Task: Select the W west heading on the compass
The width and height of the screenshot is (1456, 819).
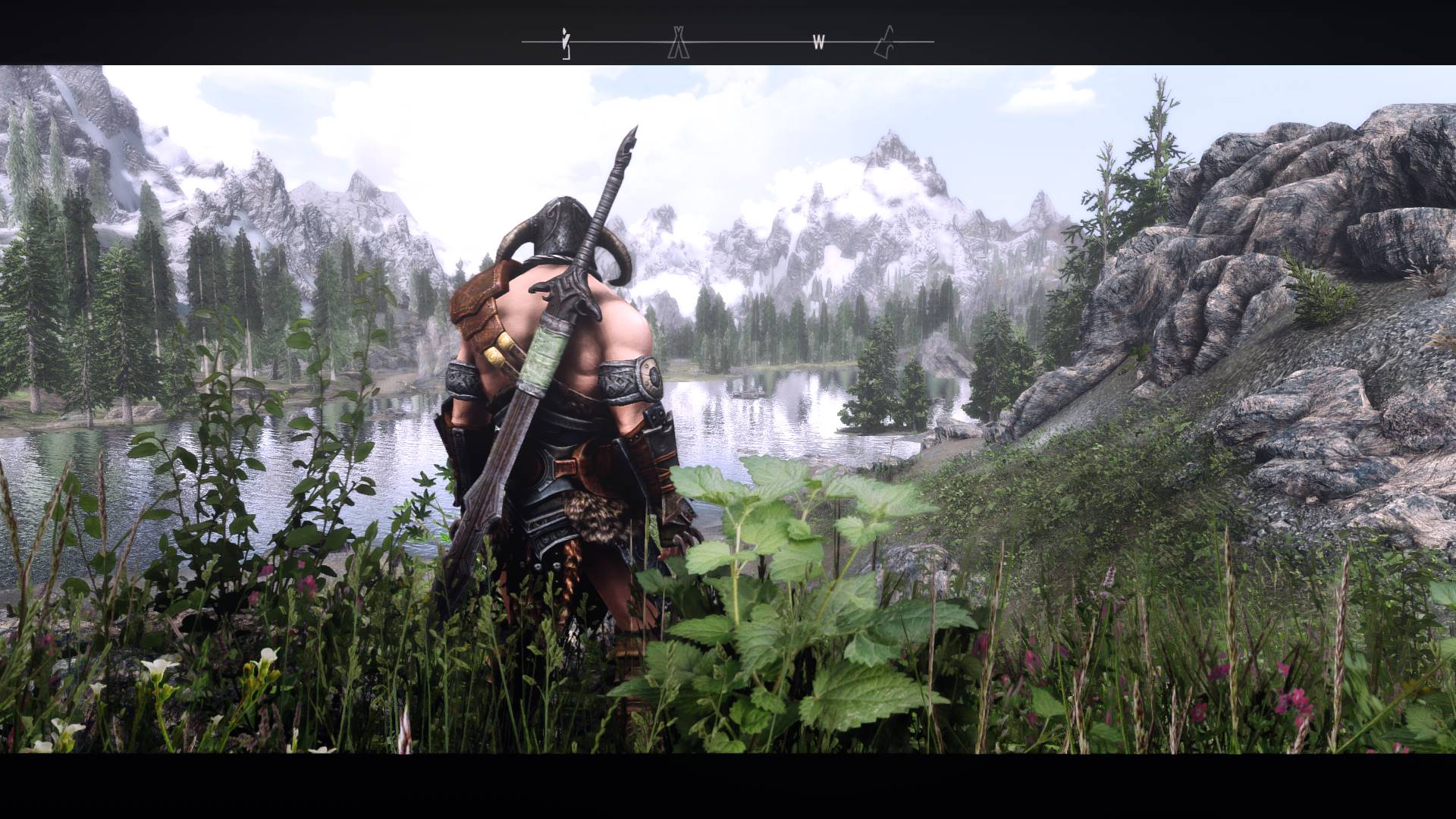Action: pyautogui.click(x=818, y=43)
